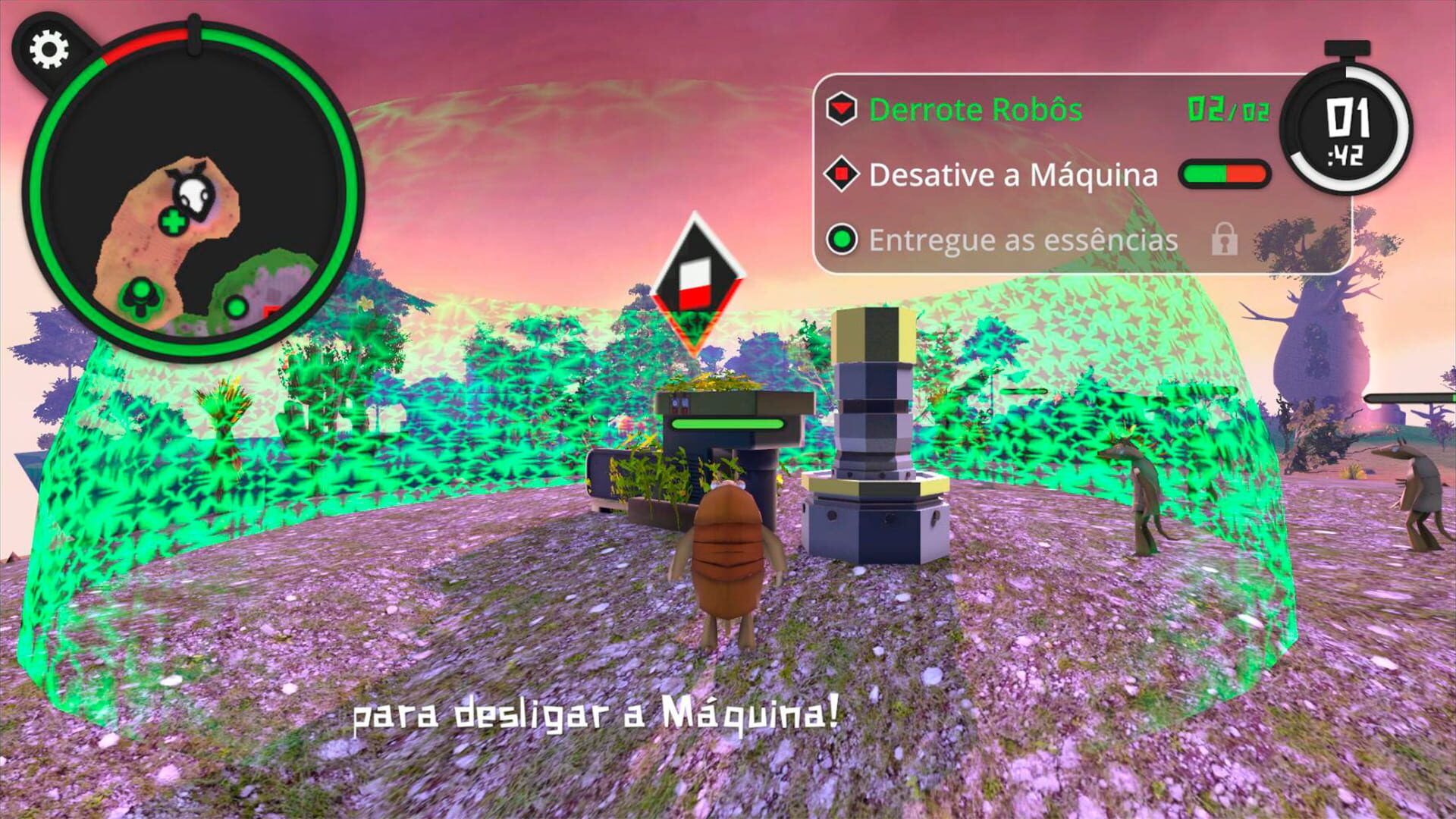Select the hexagon icon beside Derrote Robôs

841,108
